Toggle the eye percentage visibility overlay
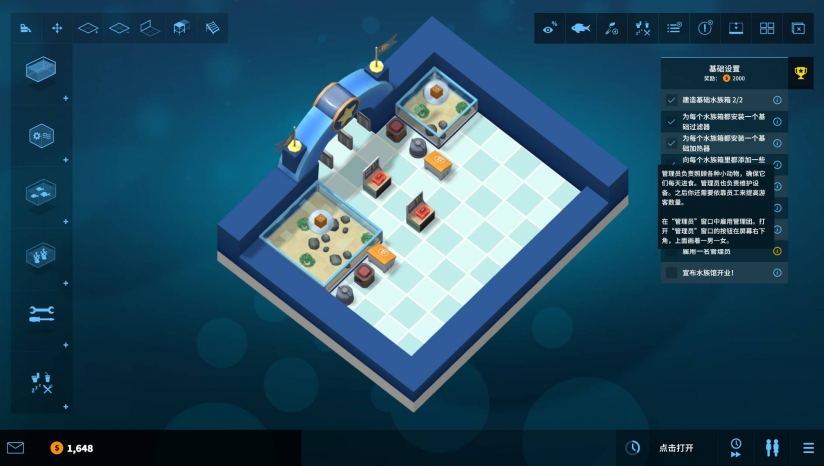This screenshot has width=824, height=466. (549, 28)
